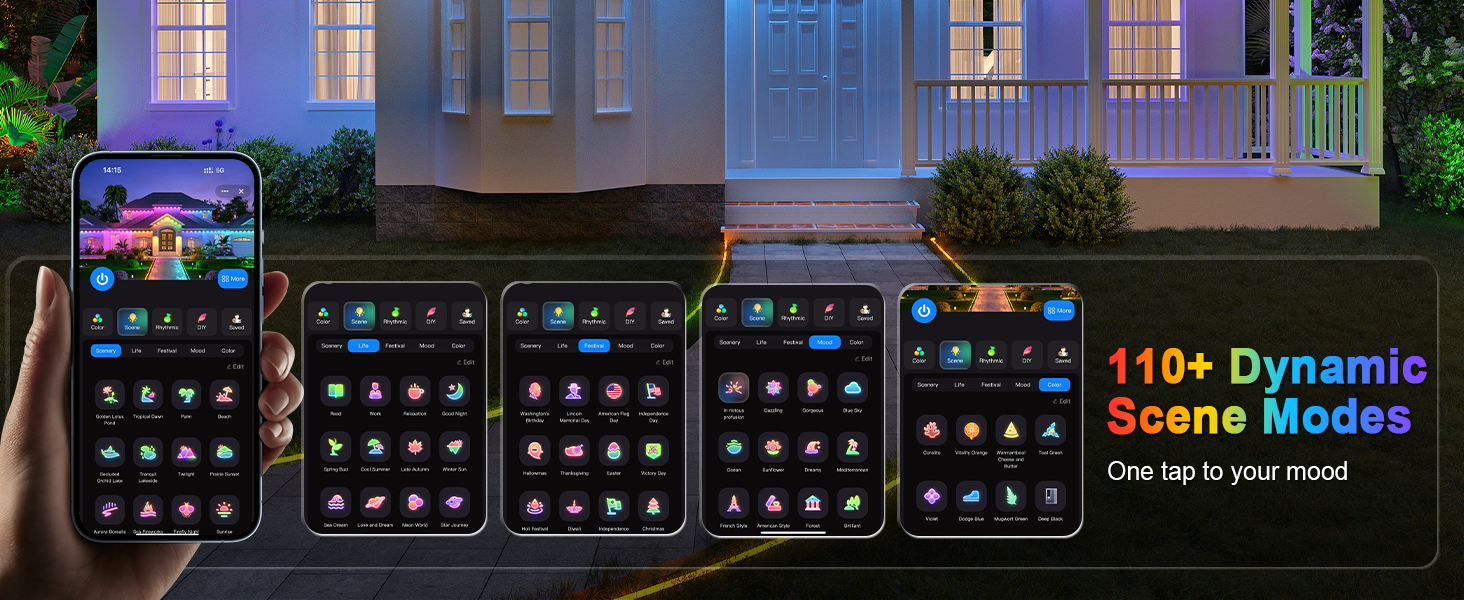The height and width of the screenshot is (600, 1464).
Task: Choose the Dodge Blue color preset
Action: tap(971, 496)
